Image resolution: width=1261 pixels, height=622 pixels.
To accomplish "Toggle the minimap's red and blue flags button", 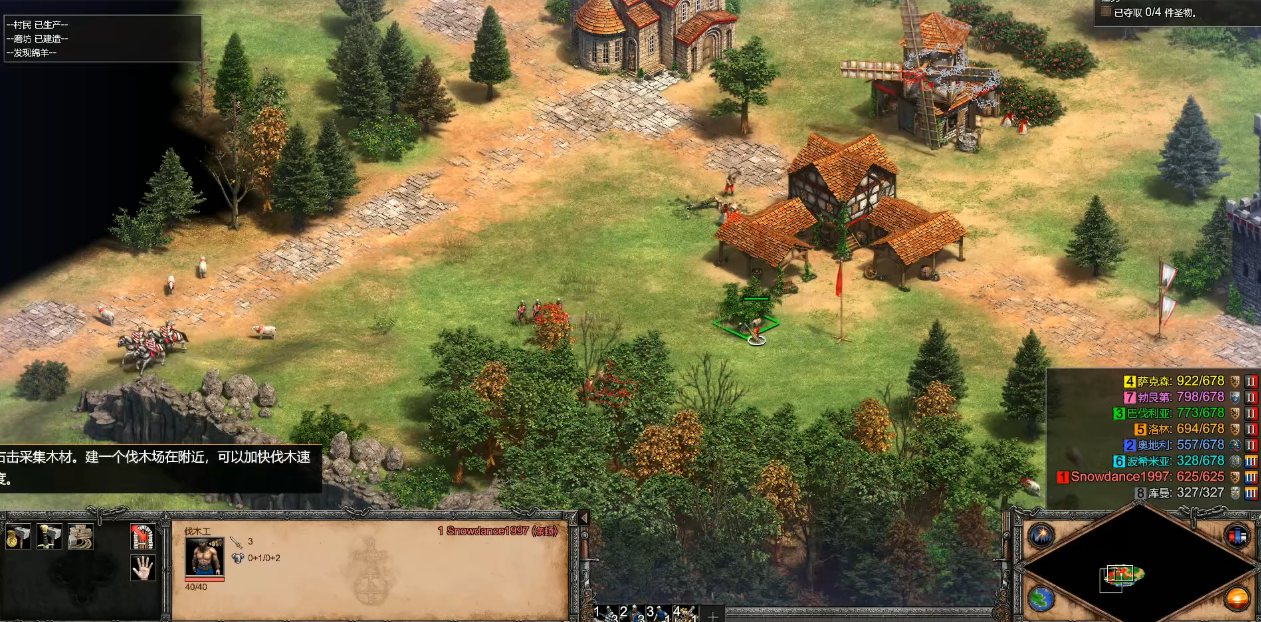I will click(1238, 535).
